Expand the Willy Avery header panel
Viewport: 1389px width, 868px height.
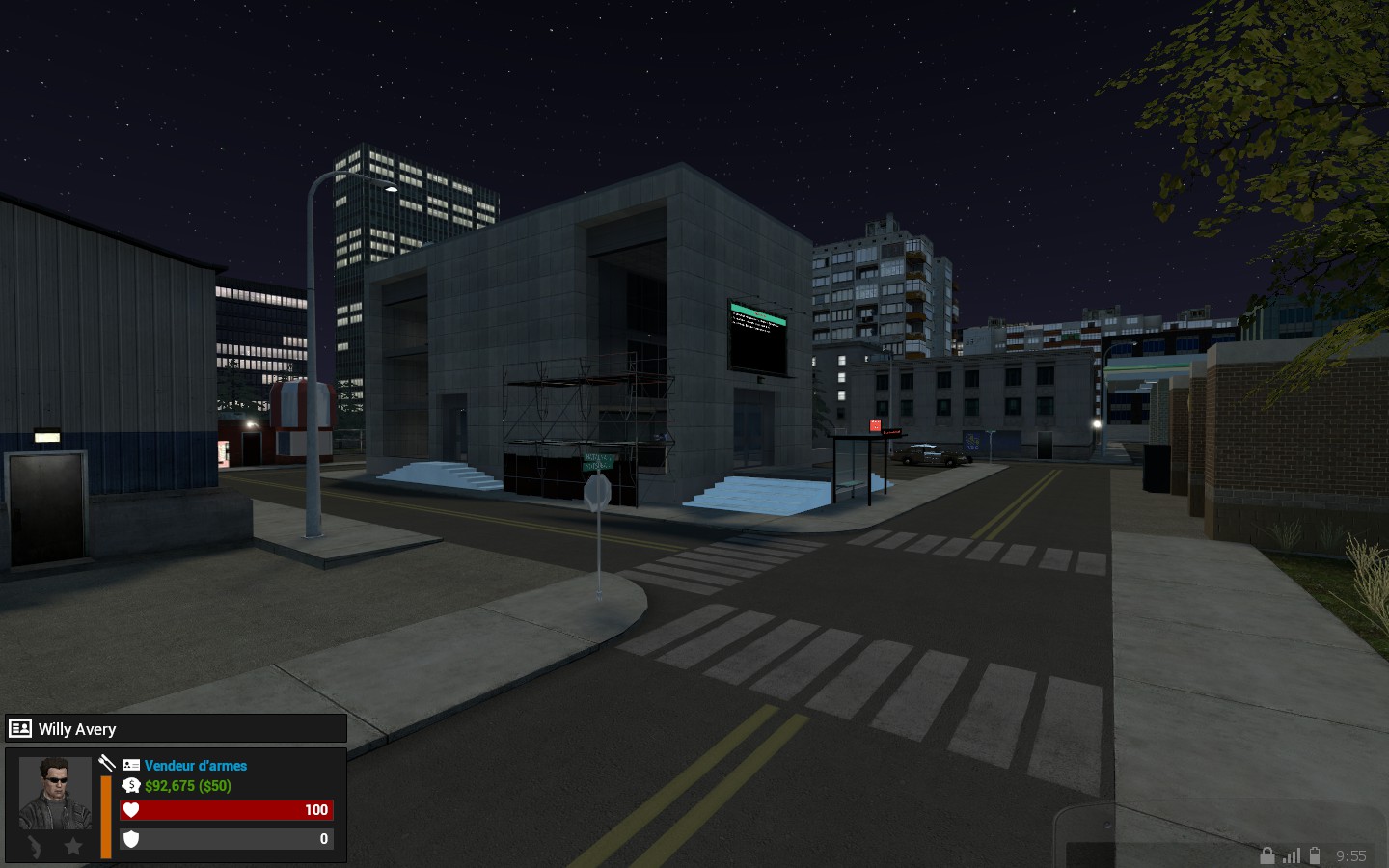(174, 728)
